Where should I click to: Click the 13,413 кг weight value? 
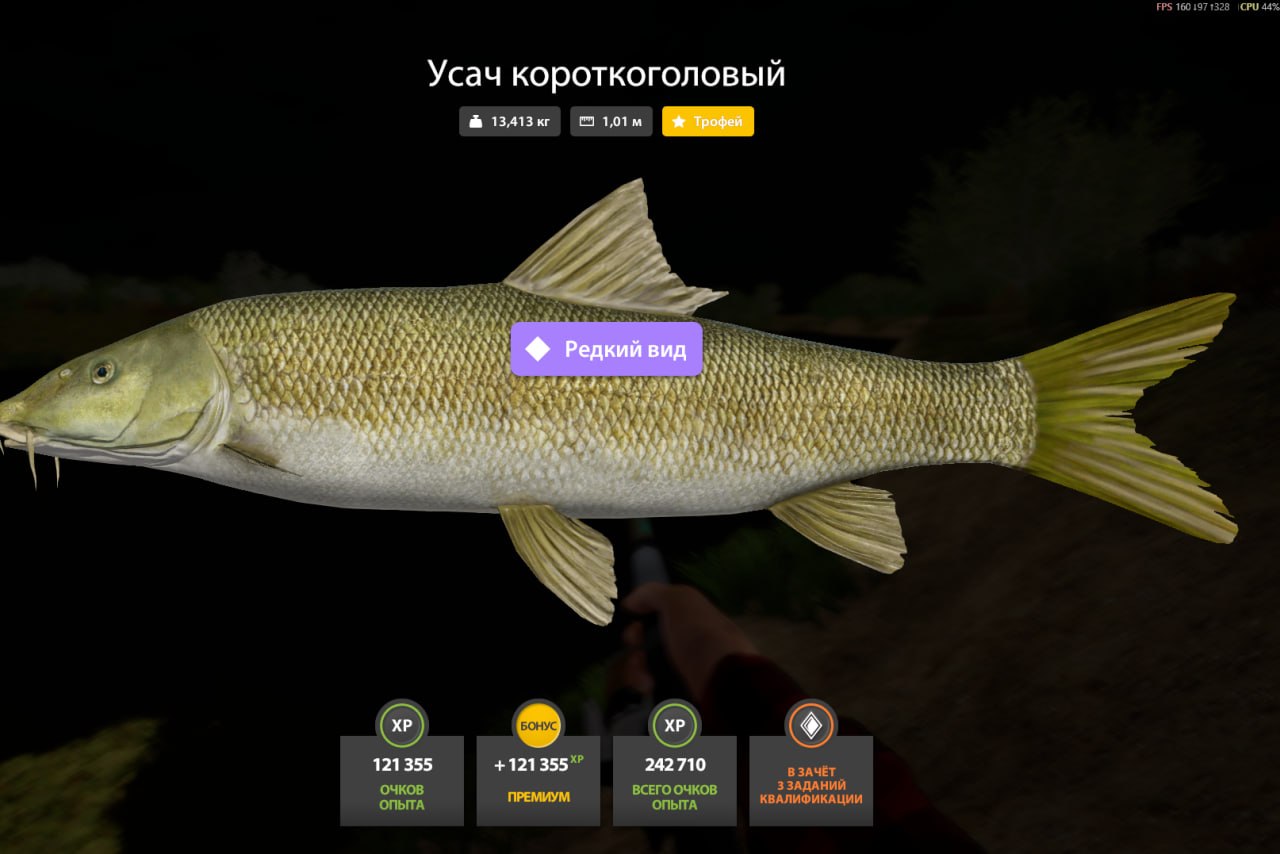[x=513, y=121]
